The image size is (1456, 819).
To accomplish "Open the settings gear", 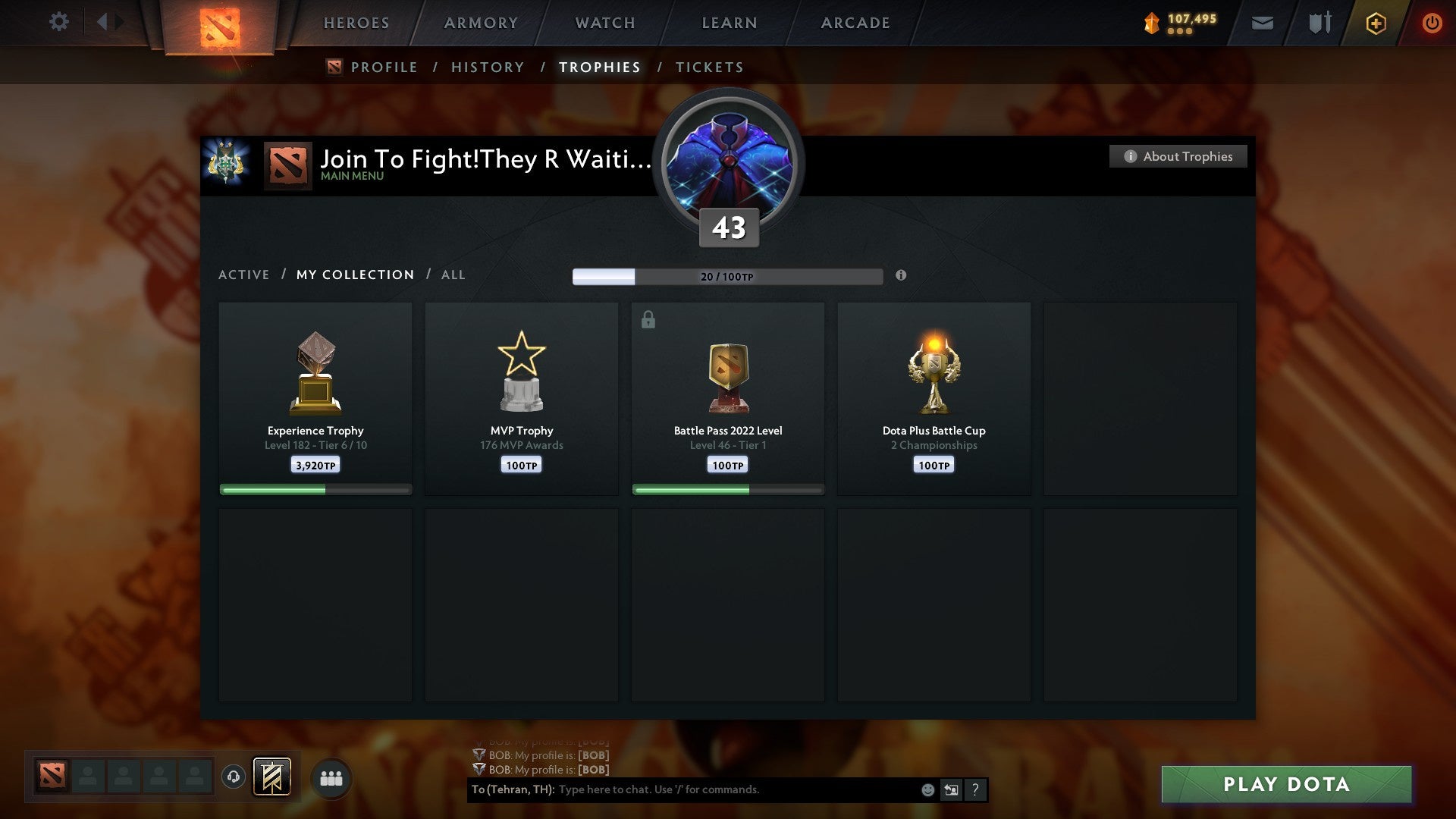I will 58,23.
